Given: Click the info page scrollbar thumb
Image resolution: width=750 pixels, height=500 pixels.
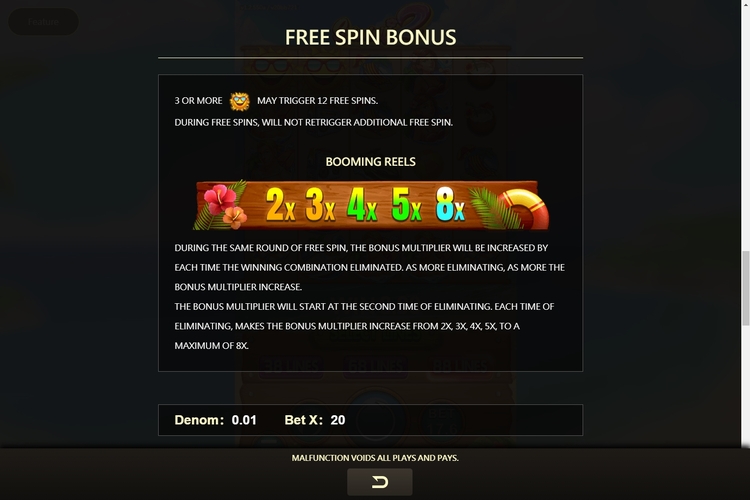Looking at the screenshot, I should point(744,289).
